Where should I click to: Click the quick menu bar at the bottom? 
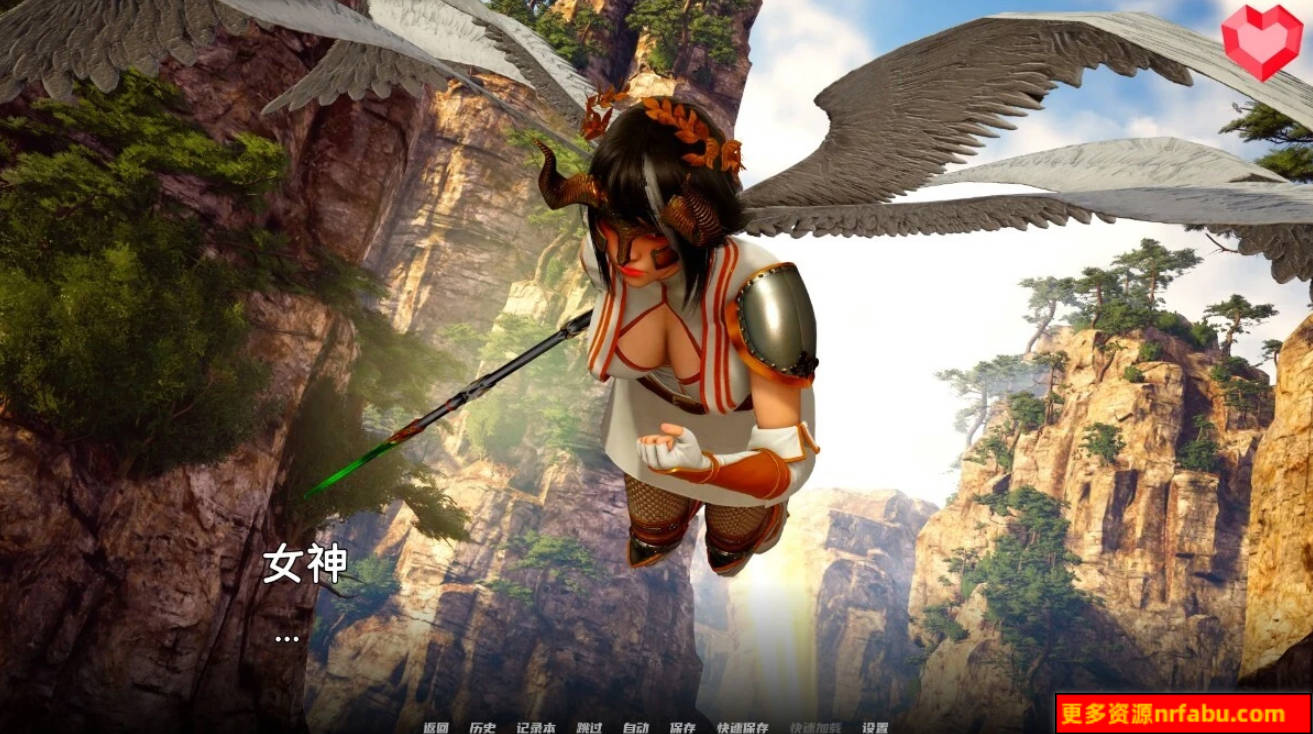tap(655, 727)
